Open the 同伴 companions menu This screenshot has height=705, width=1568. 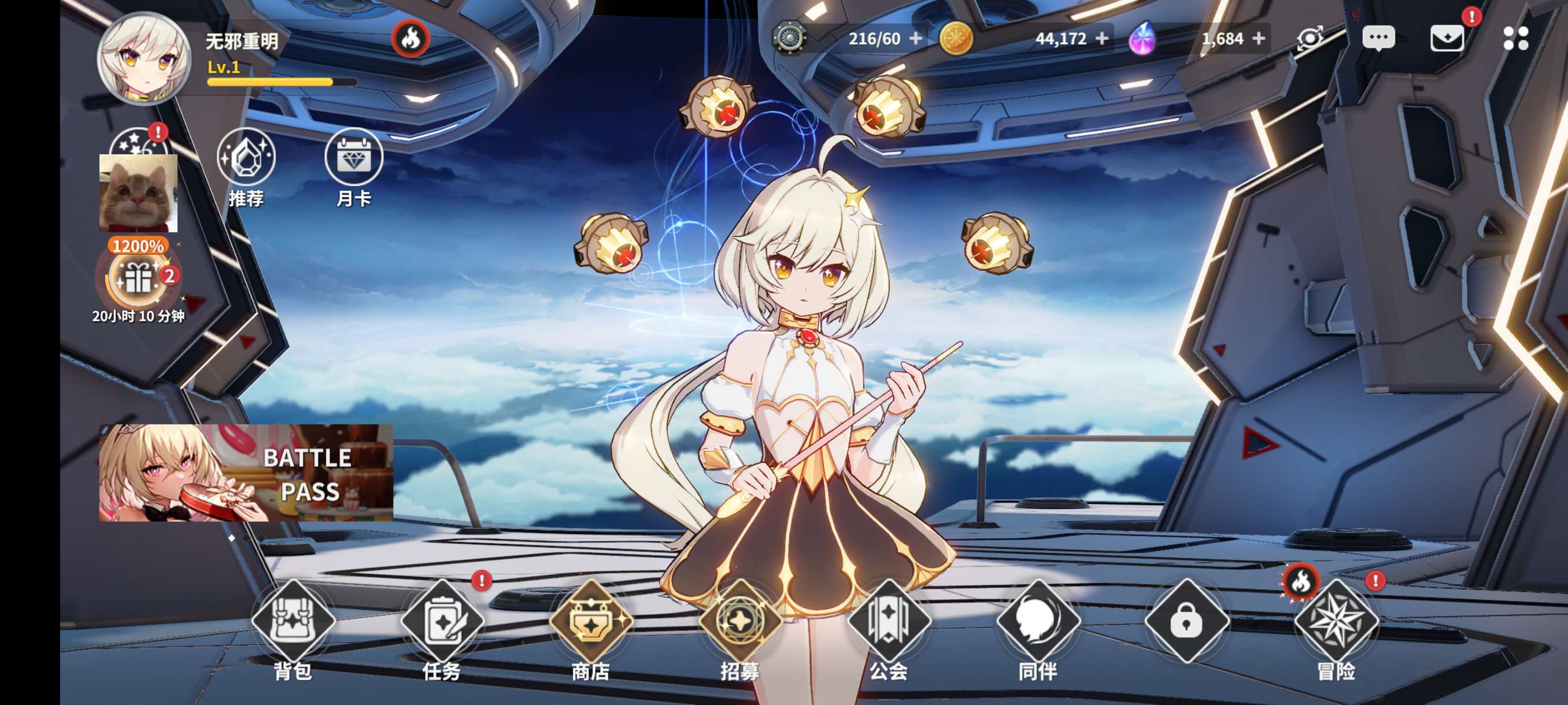click(1038, 622)
